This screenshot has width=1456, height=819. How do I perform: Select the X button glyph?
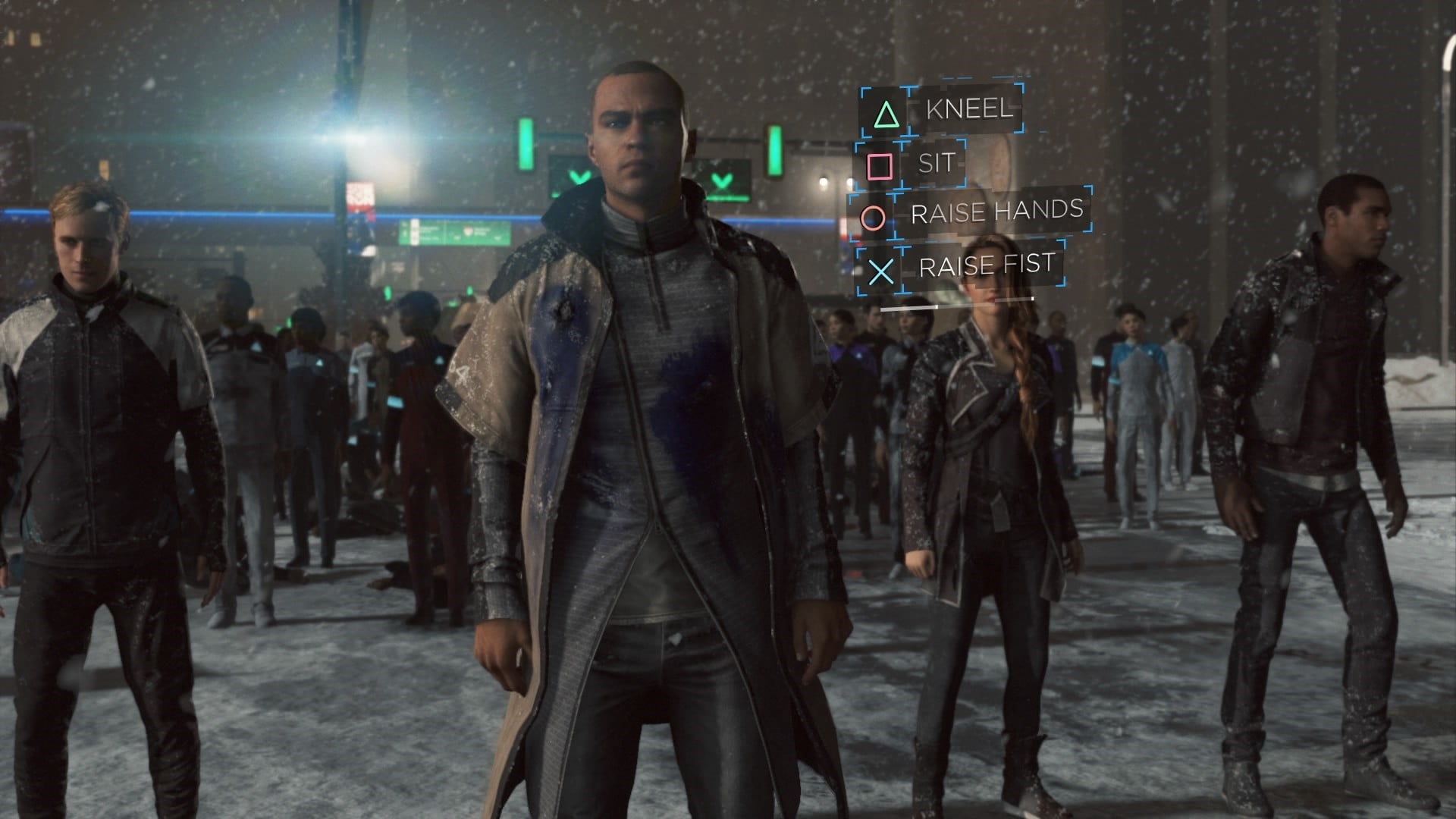click(880, 269)
